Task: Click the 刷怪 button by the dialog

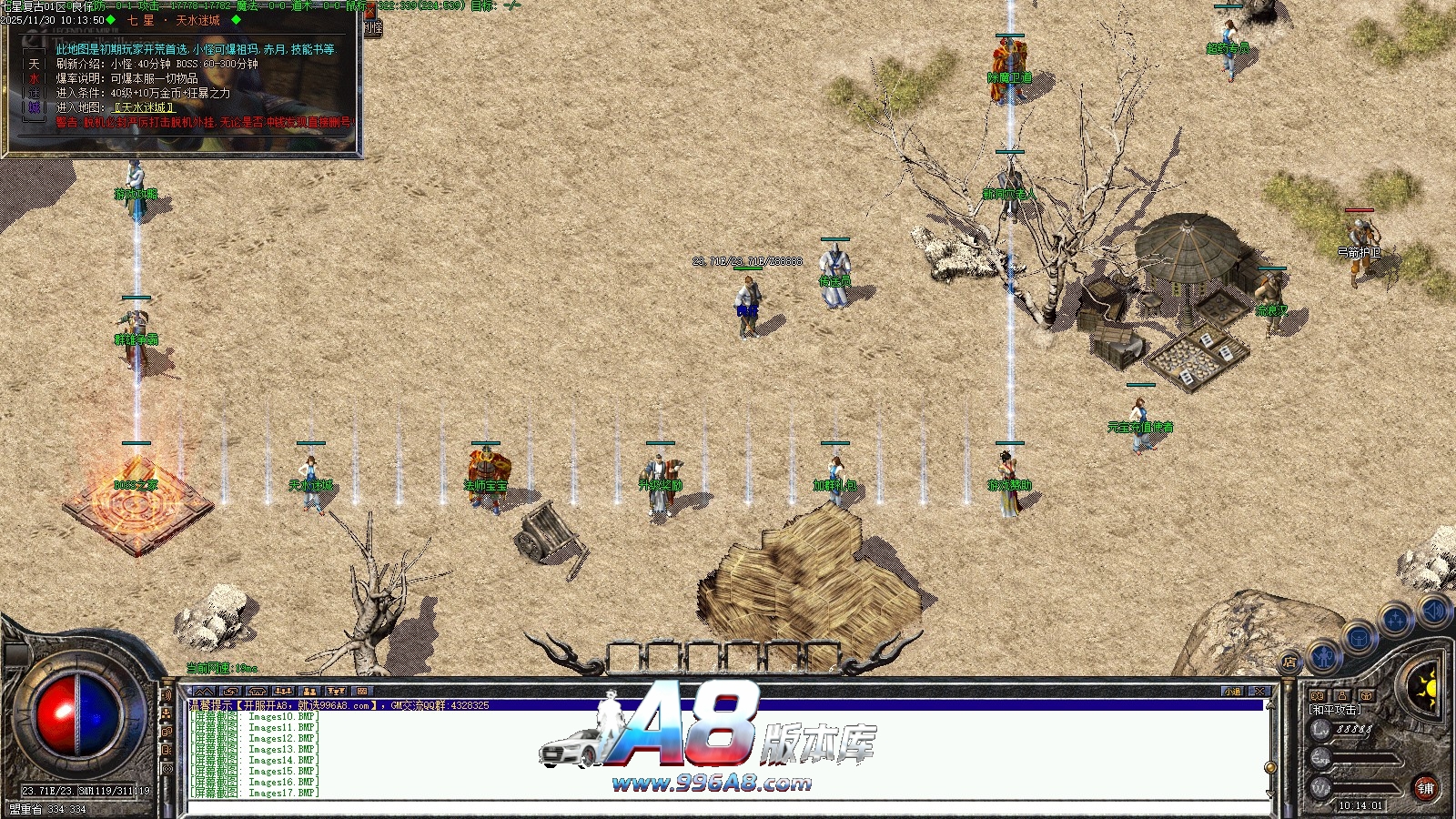Action: (x=373, y=27)
